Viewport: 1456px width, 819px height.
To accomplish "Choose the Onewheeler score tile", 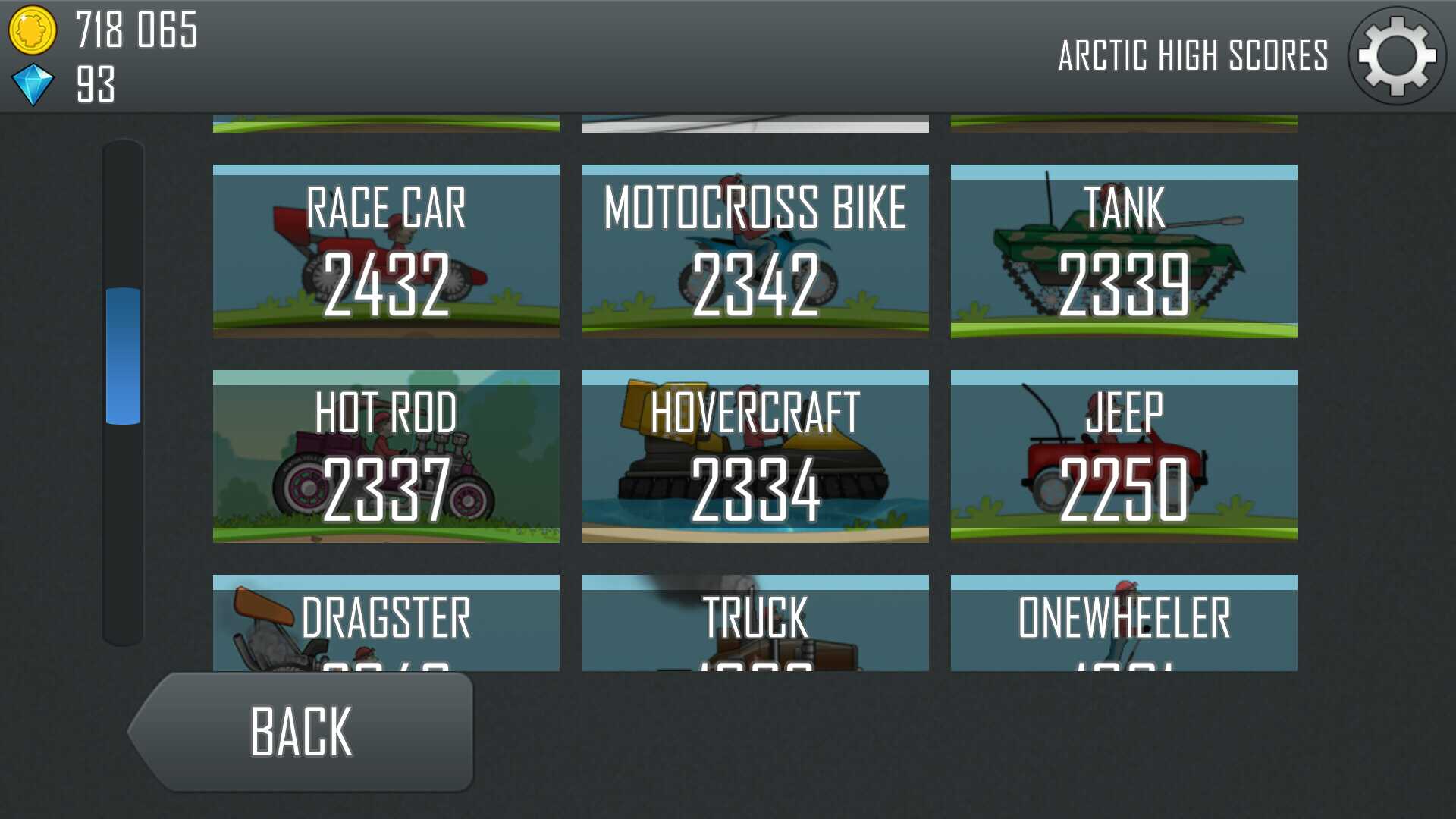I will click(x=1124, y=623).
